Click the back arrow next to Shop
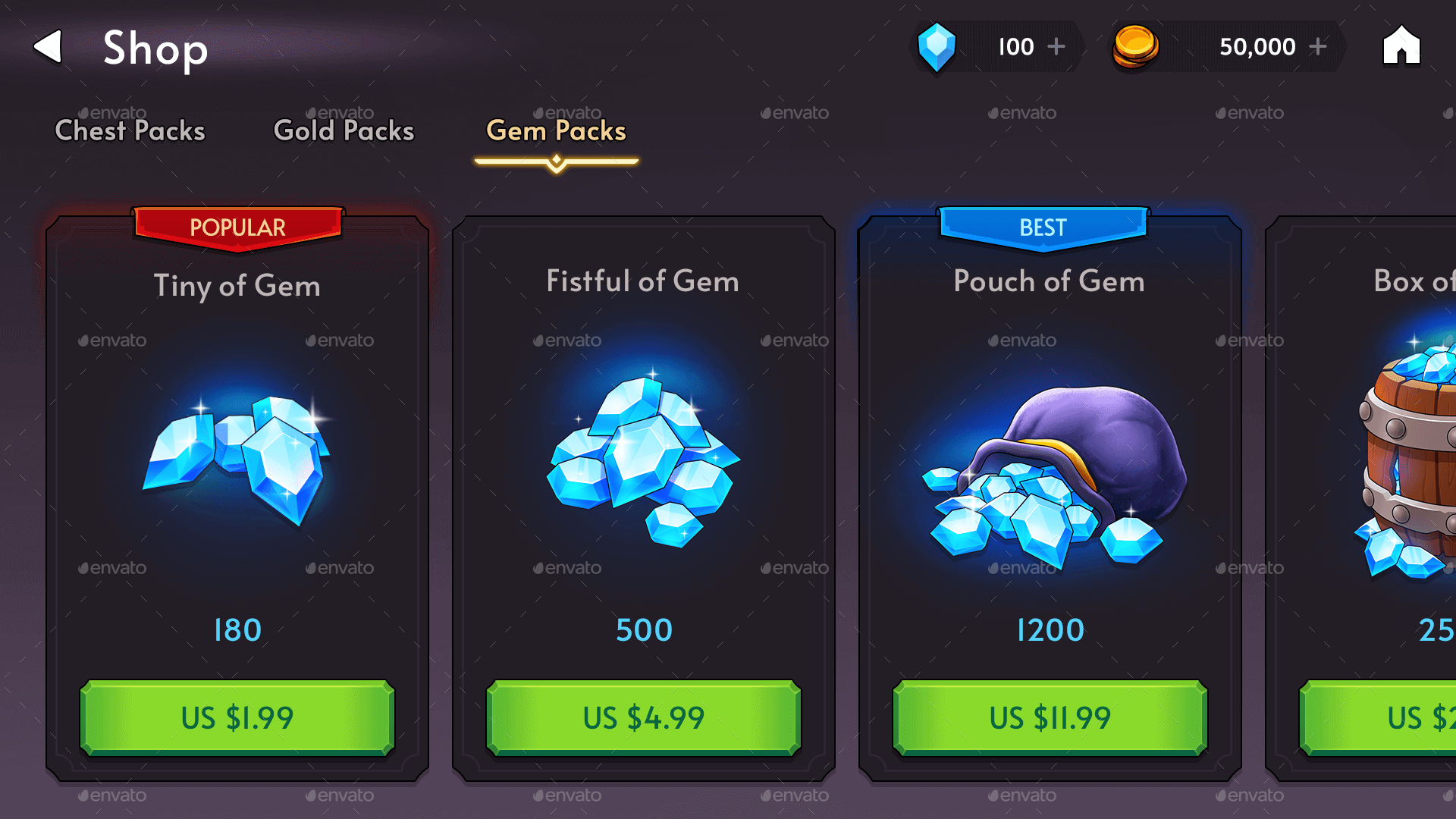This screenshot has width=1456, height=819. pos(48,47)
